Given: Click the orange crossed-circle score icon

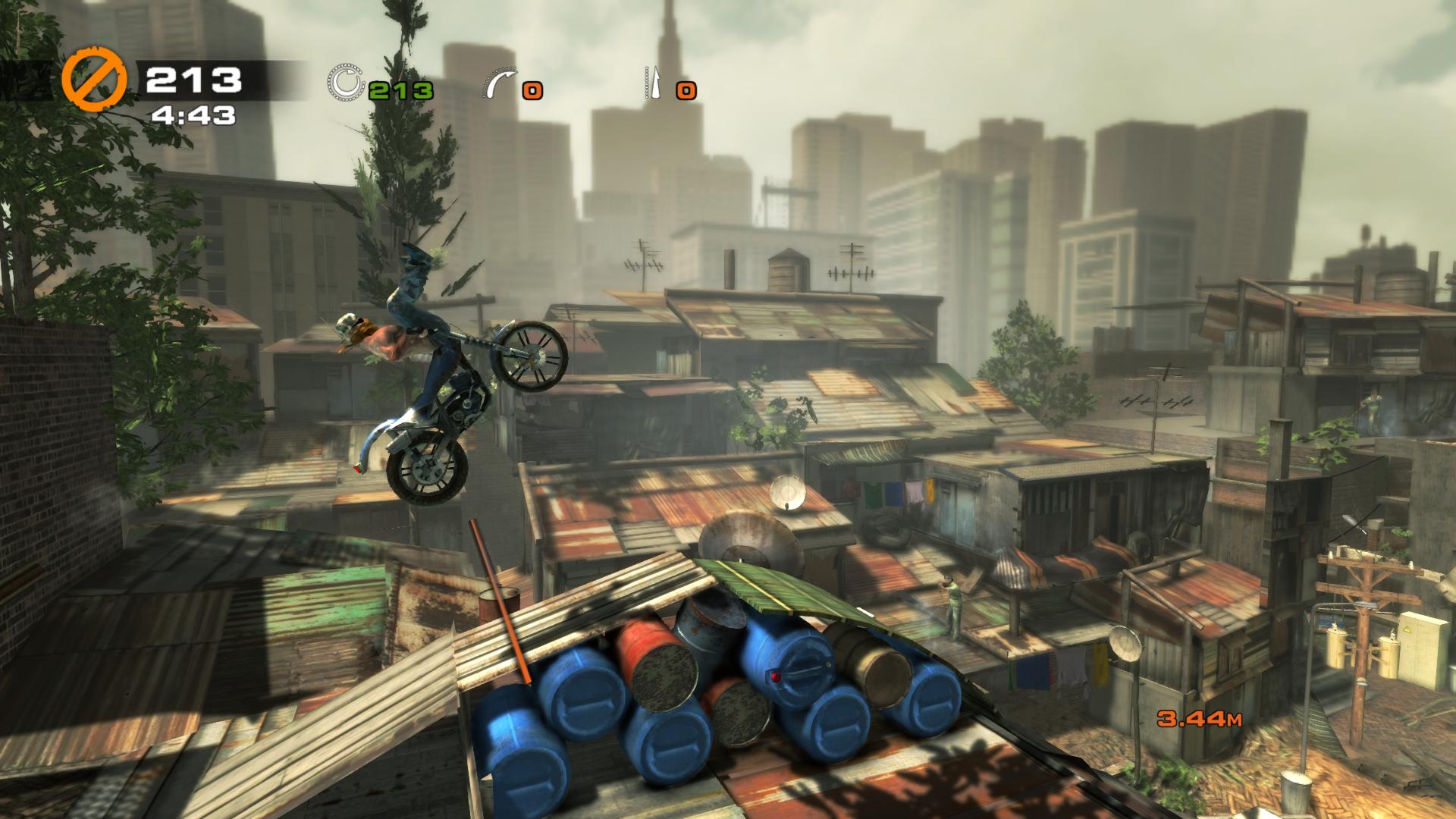Looking at the screenshot, I should (94, 80).
